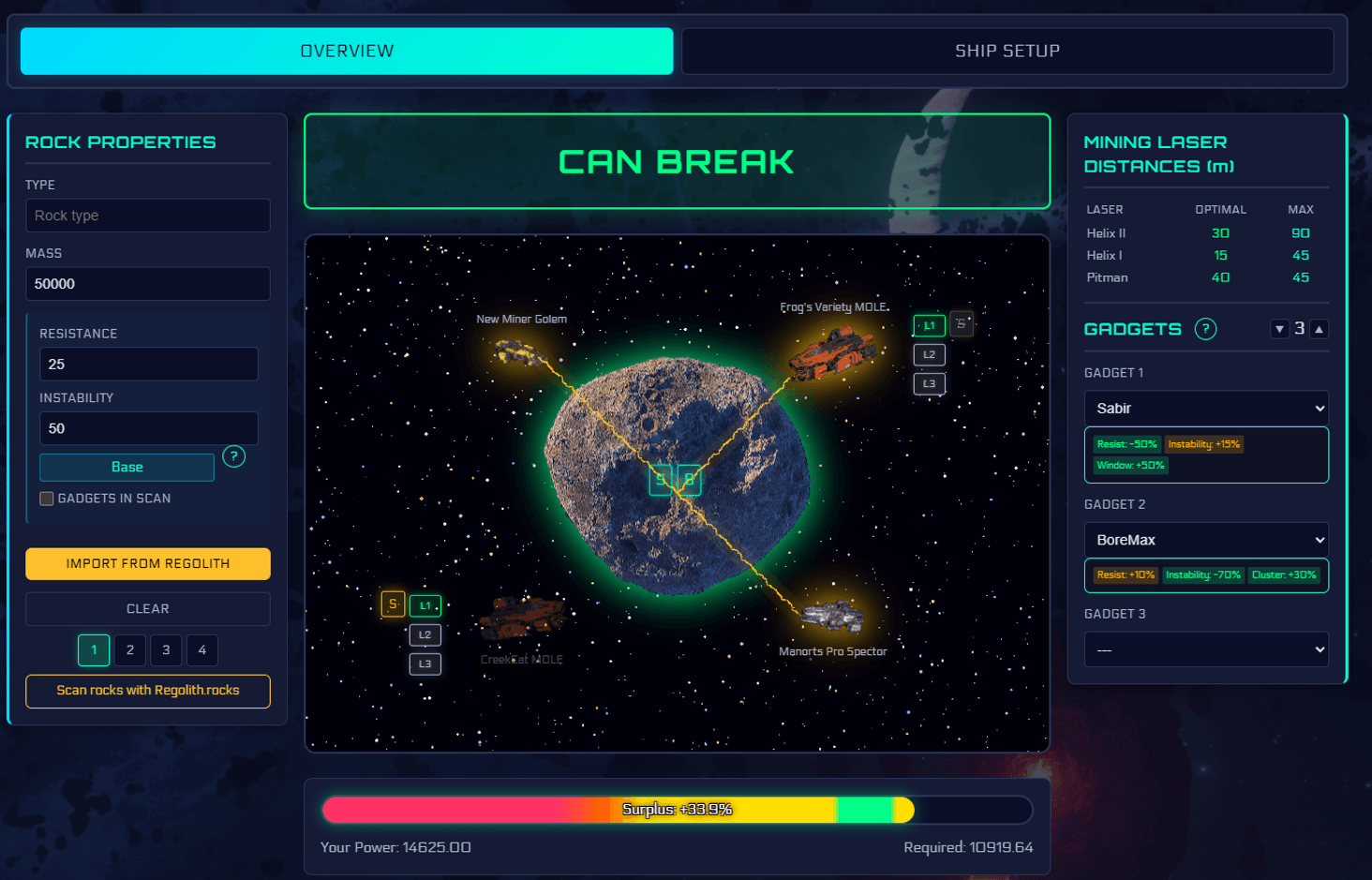Click the Surplus power progress bar
Viewport: 1372px width, 880px height.
click(677, 808)
